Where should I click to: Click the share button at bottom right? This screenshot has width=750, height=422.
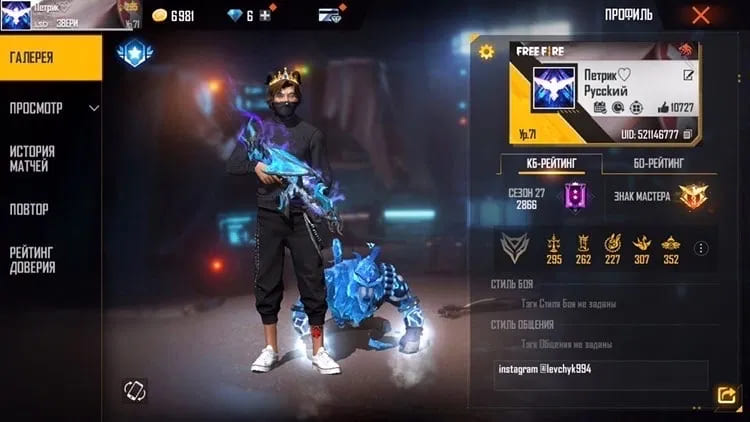tap(725, 396)
